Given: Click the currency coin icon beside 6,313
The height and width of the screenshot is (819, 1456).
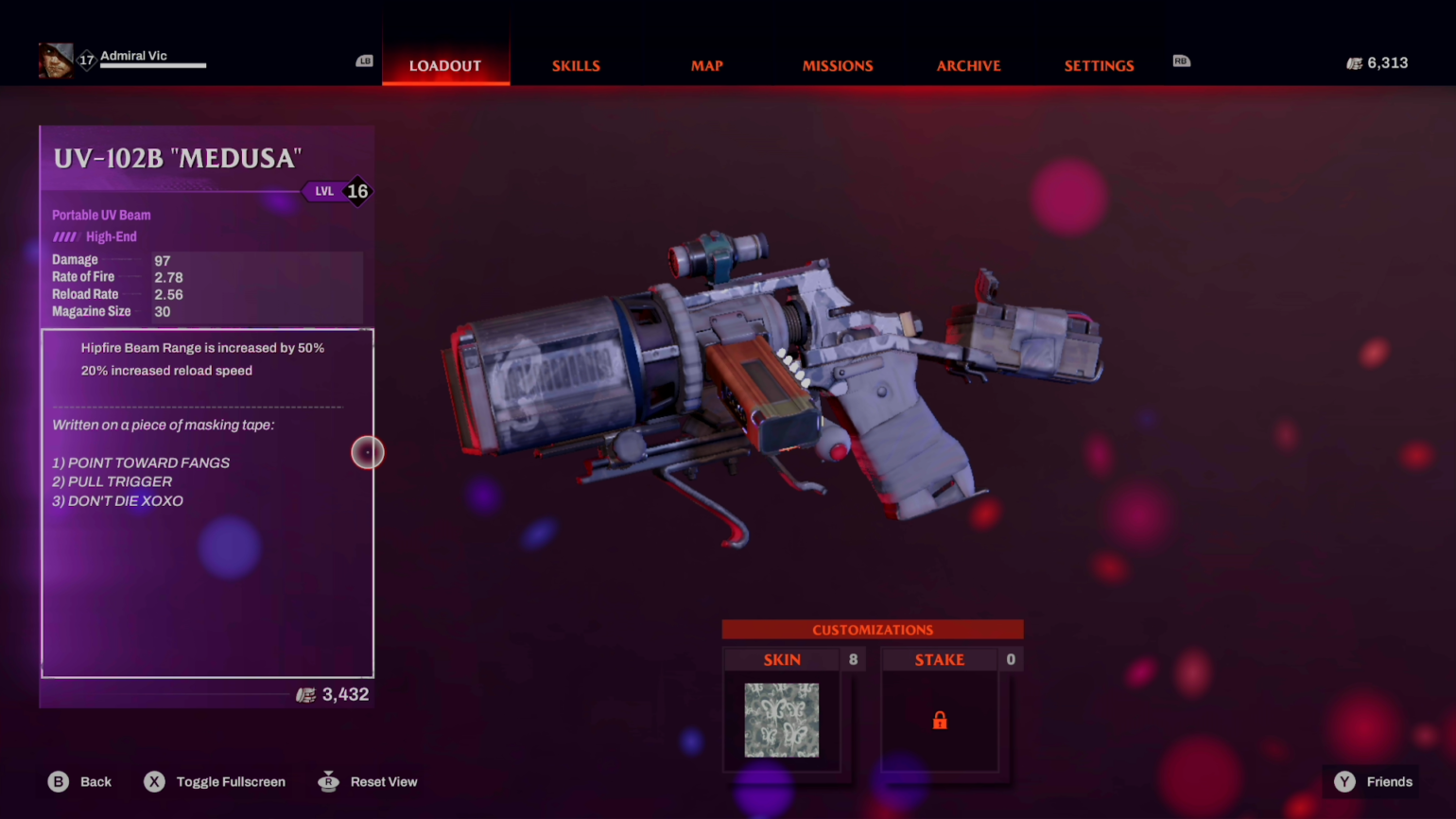Looking at the screenshot, I should point(1353,62).
